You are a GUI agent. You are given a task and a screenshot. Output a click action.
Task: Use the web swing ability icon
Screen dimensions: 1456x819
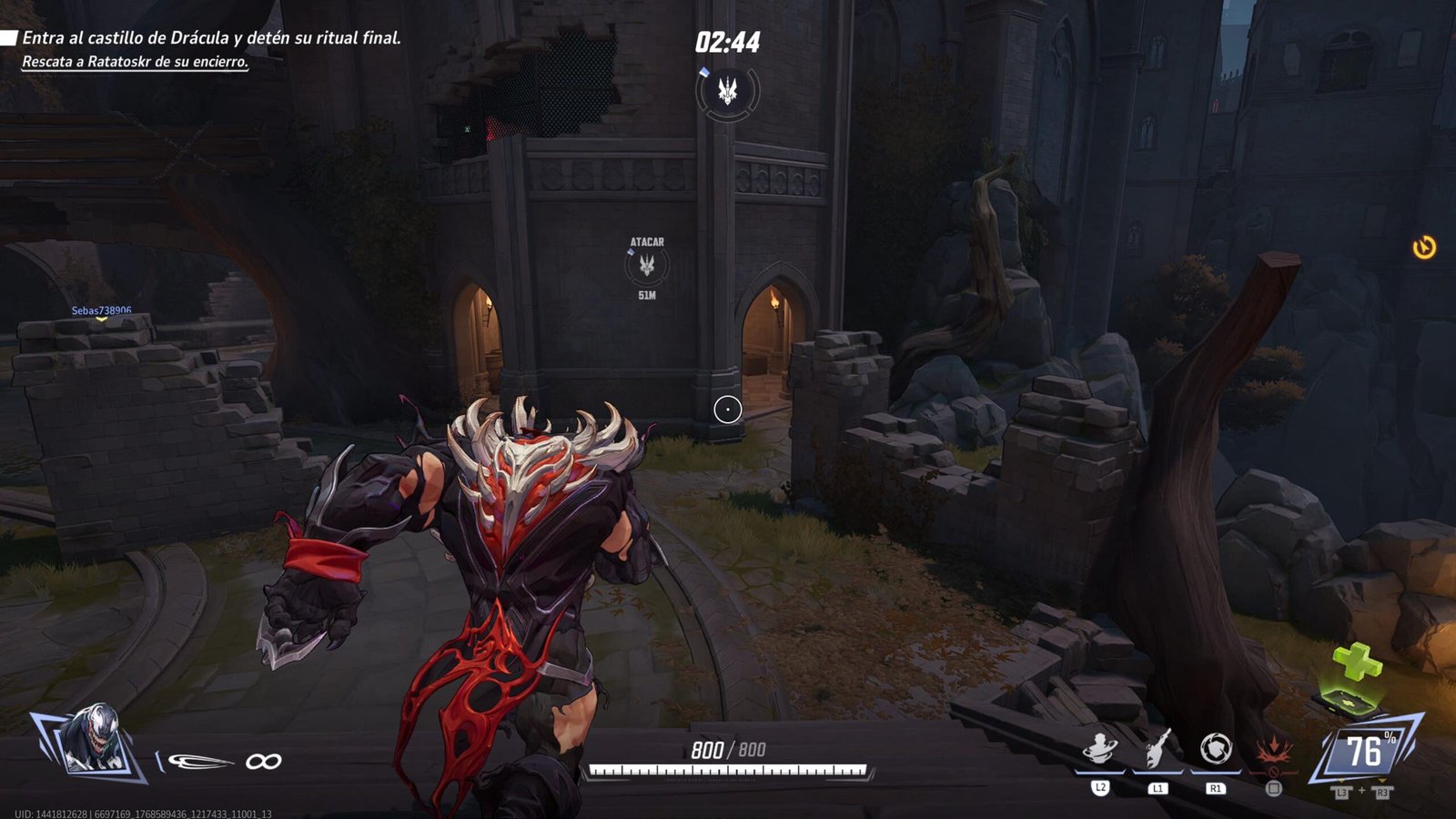1158,750
